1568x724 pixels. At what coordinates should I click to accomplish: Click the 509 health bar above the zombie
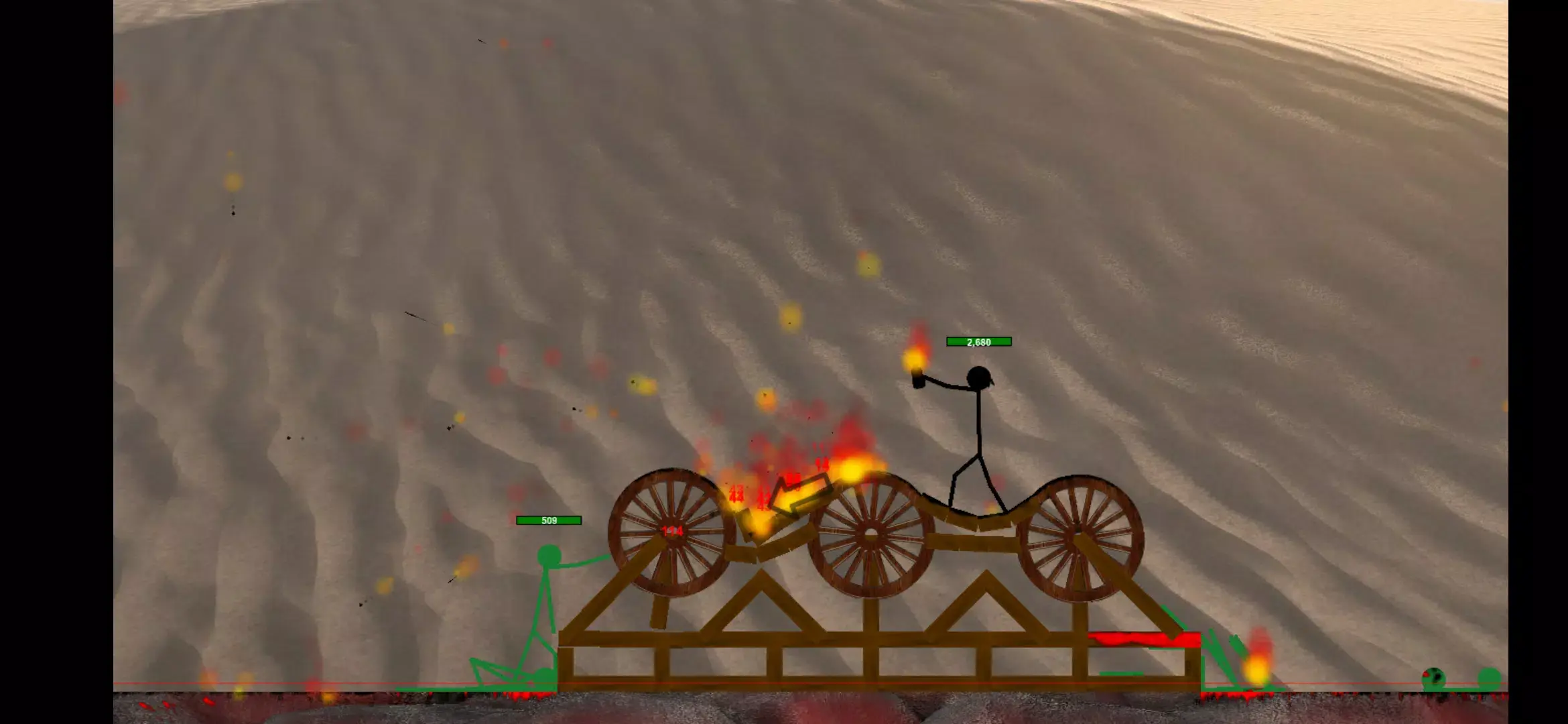549,520
